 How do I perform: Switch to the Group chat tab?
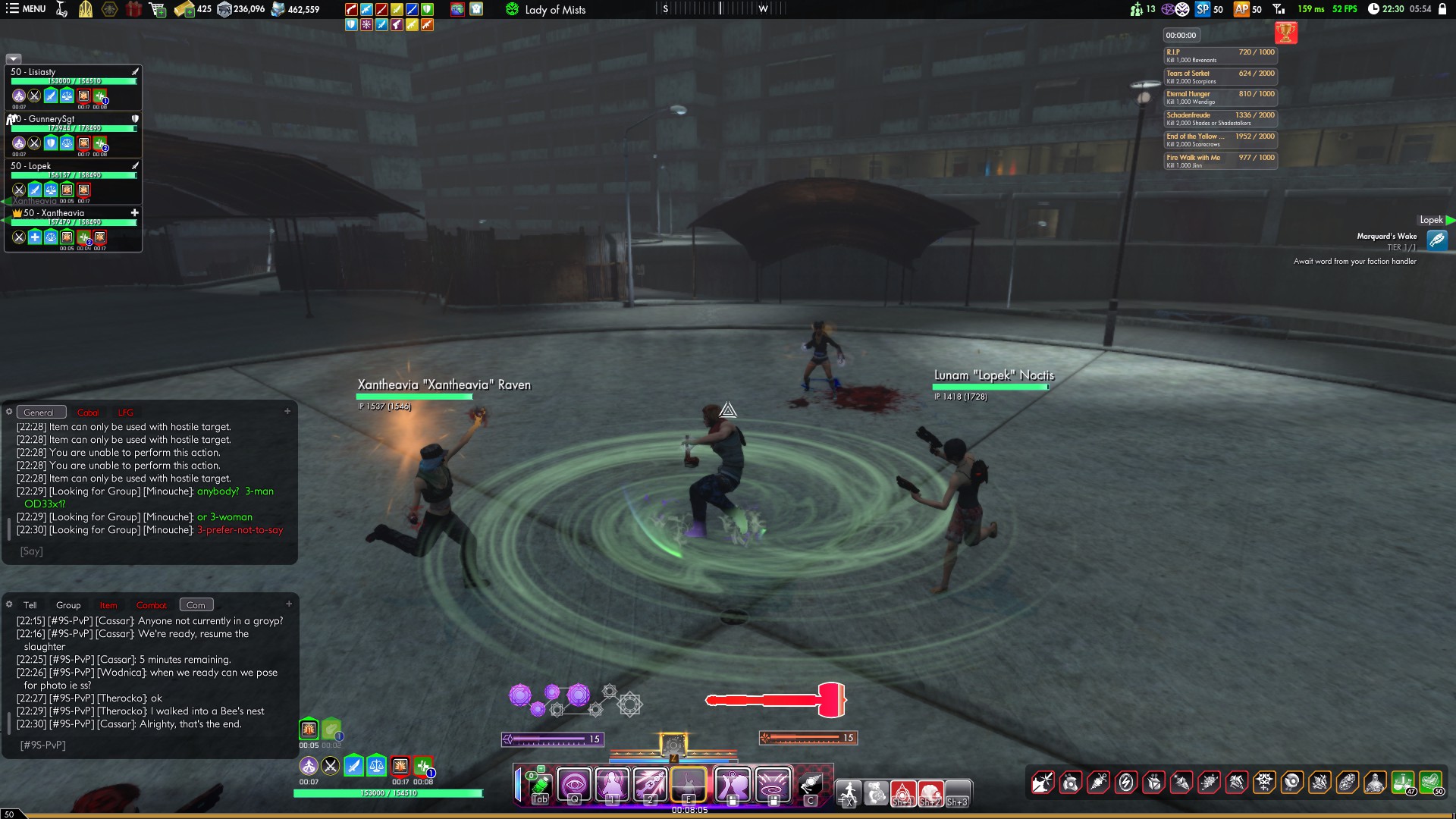[68, 605]
